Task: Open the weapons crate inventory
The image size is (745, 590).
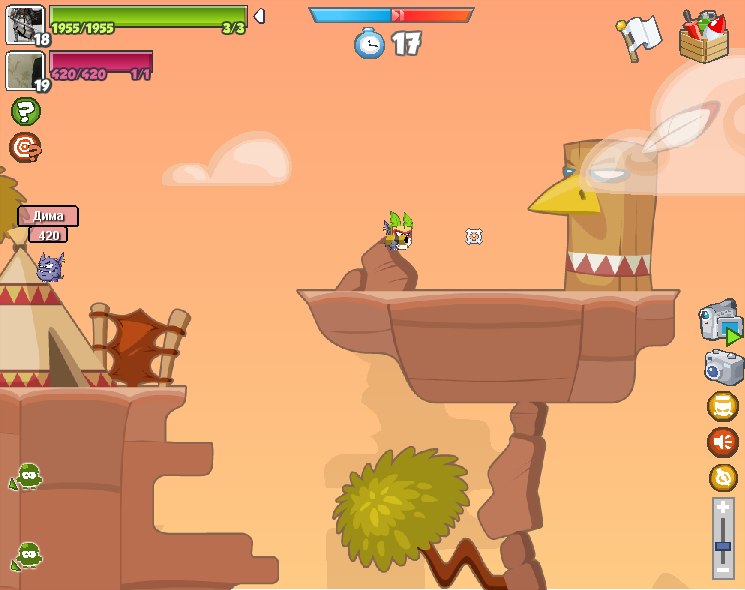Action: tap(703, 36)
